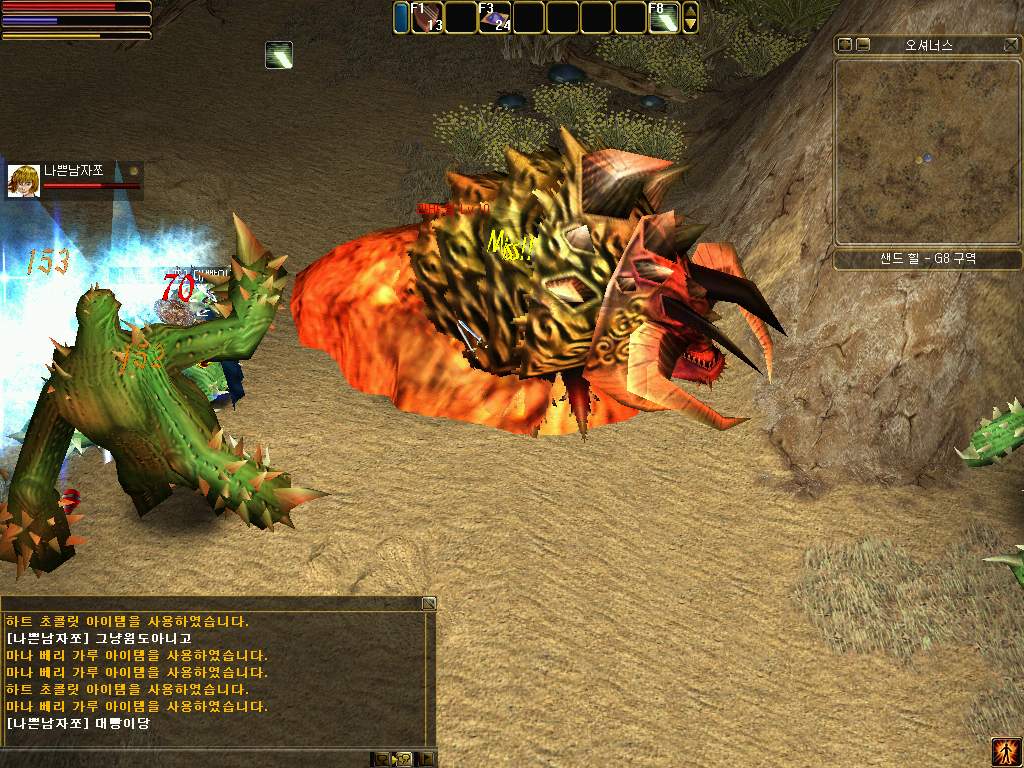Click the hotbar page down arrow
The height and width of the screenshot is (768, 1024).
click(x=690, y=25)
